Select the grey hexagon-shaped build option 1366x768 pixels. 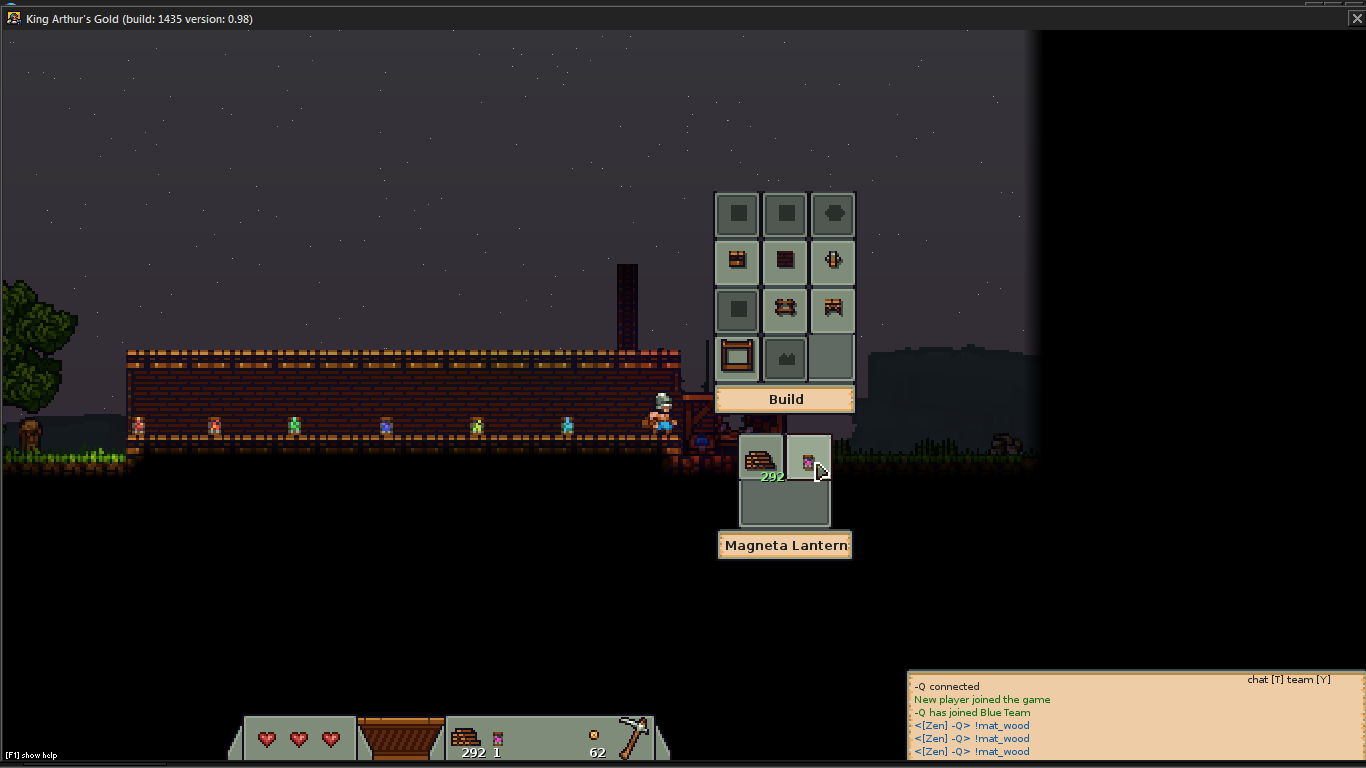[833, 213]
